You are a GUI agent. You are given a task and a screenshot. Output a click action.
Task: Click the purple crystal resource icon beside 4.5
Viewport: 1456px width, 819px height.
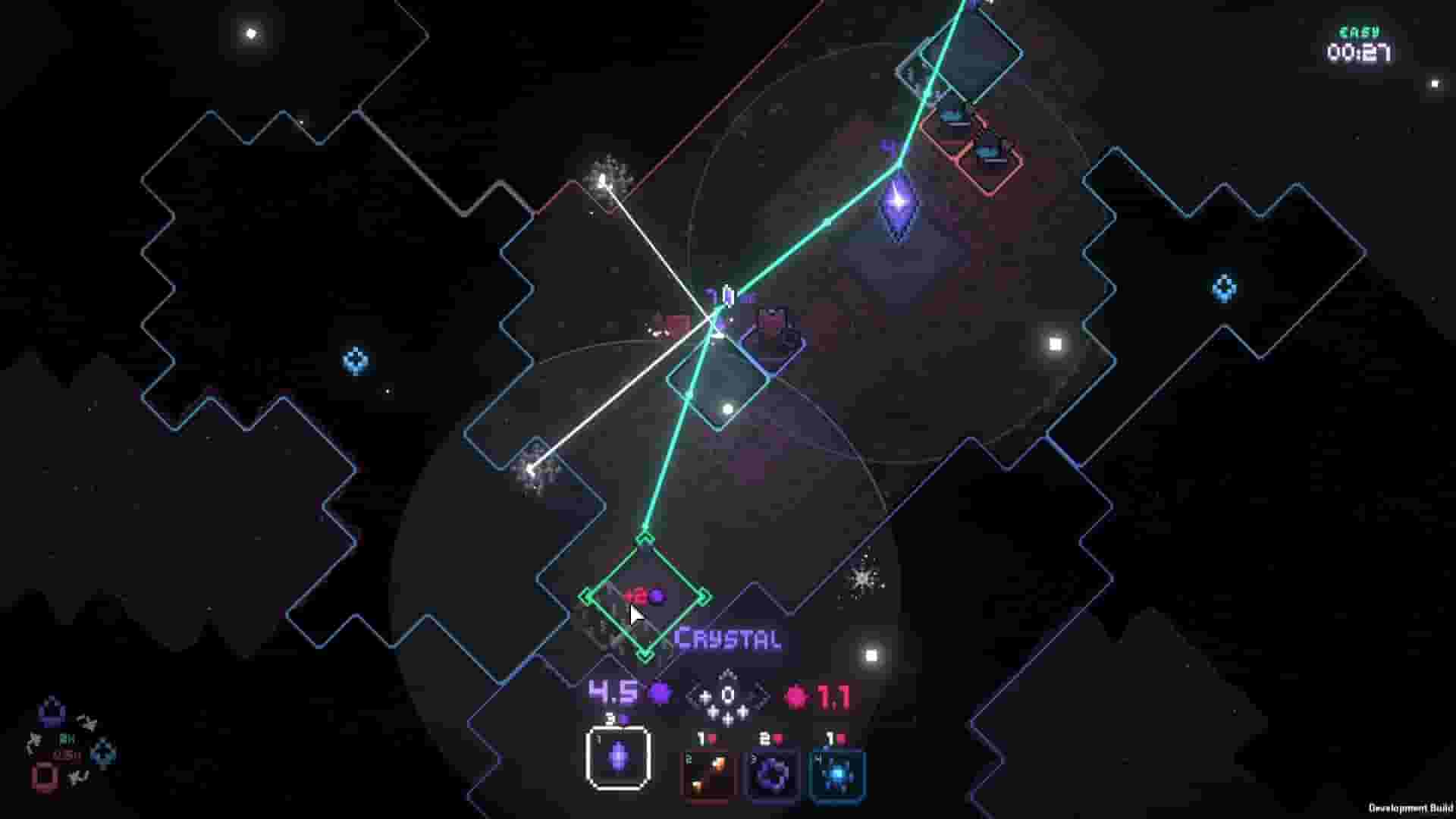[659, 693]
